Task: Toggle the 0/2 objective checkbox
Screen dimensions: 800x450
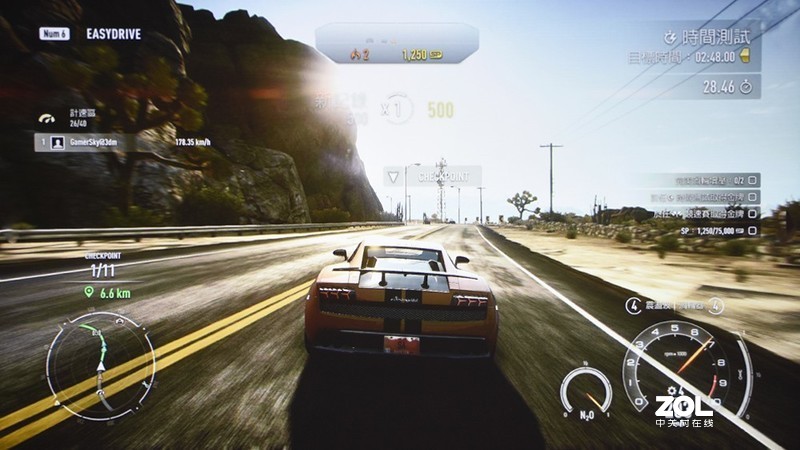Action: tap(753, 181)
